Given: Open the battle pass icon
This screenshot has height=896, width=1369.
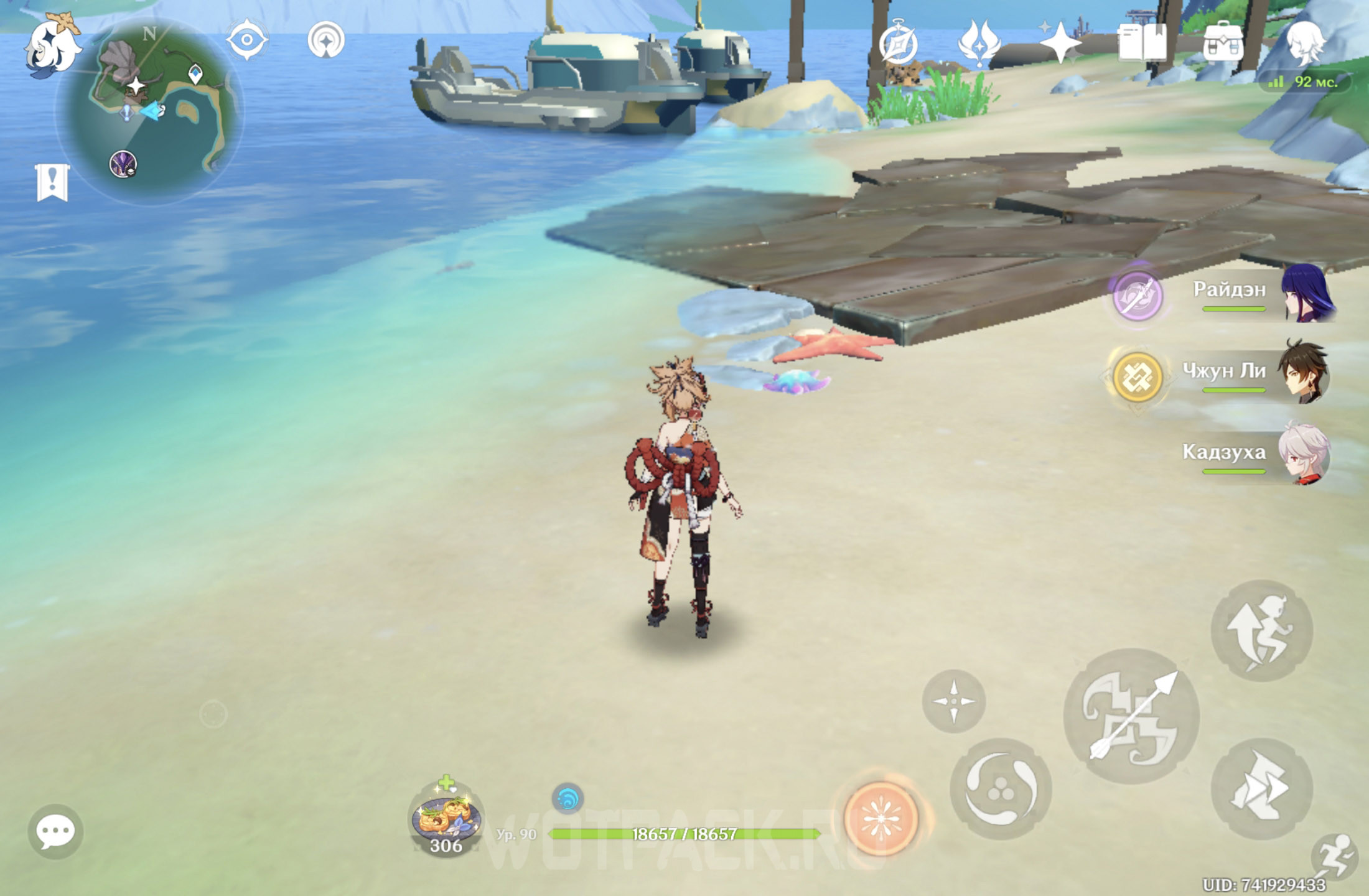Looking at the screenshot, I should click(978, 44).
